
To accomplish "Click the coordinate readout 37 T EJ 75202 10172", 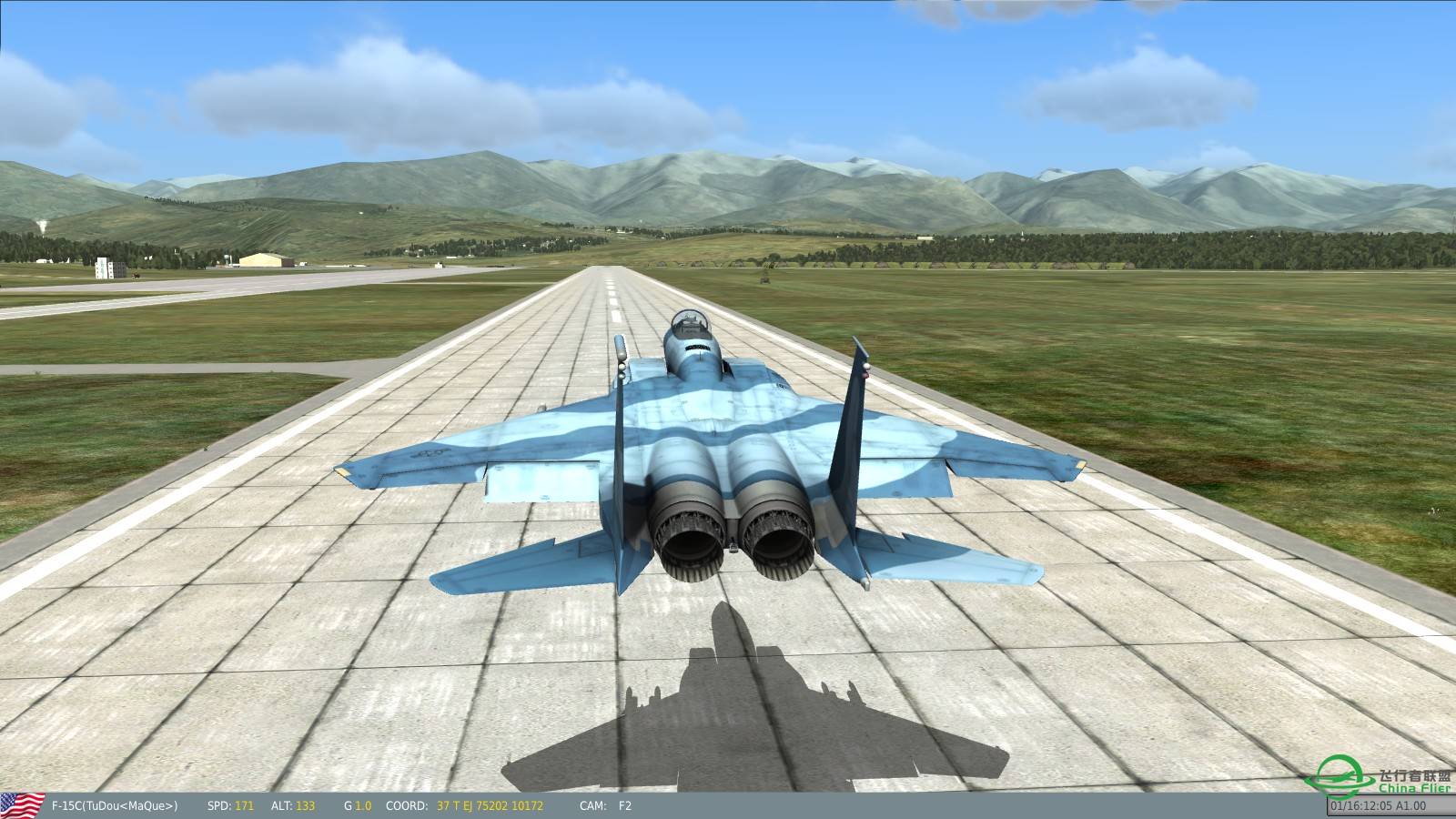I will pos(490,805).
